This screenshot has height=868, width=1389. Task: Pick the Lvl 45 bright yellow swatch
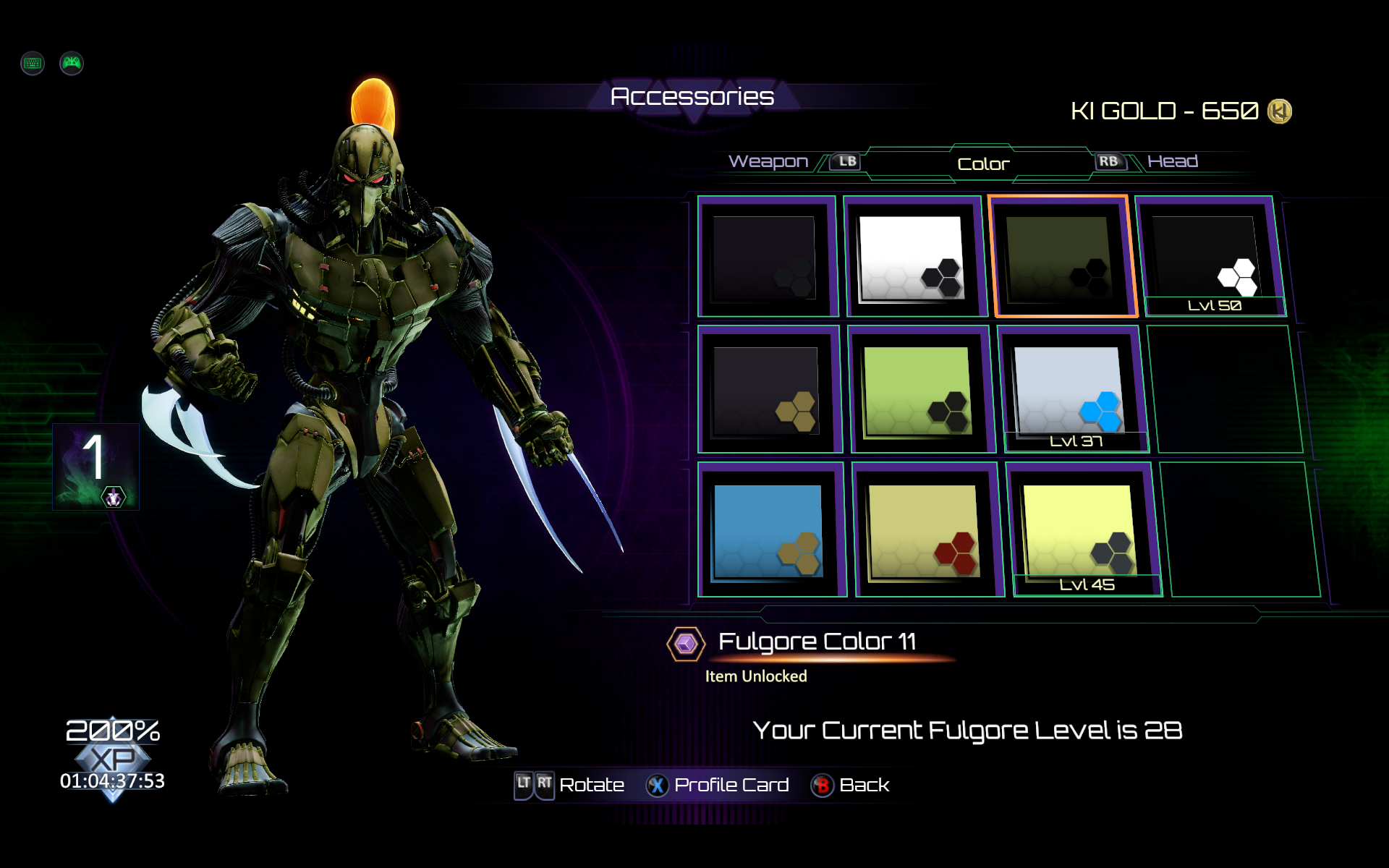1080,532
